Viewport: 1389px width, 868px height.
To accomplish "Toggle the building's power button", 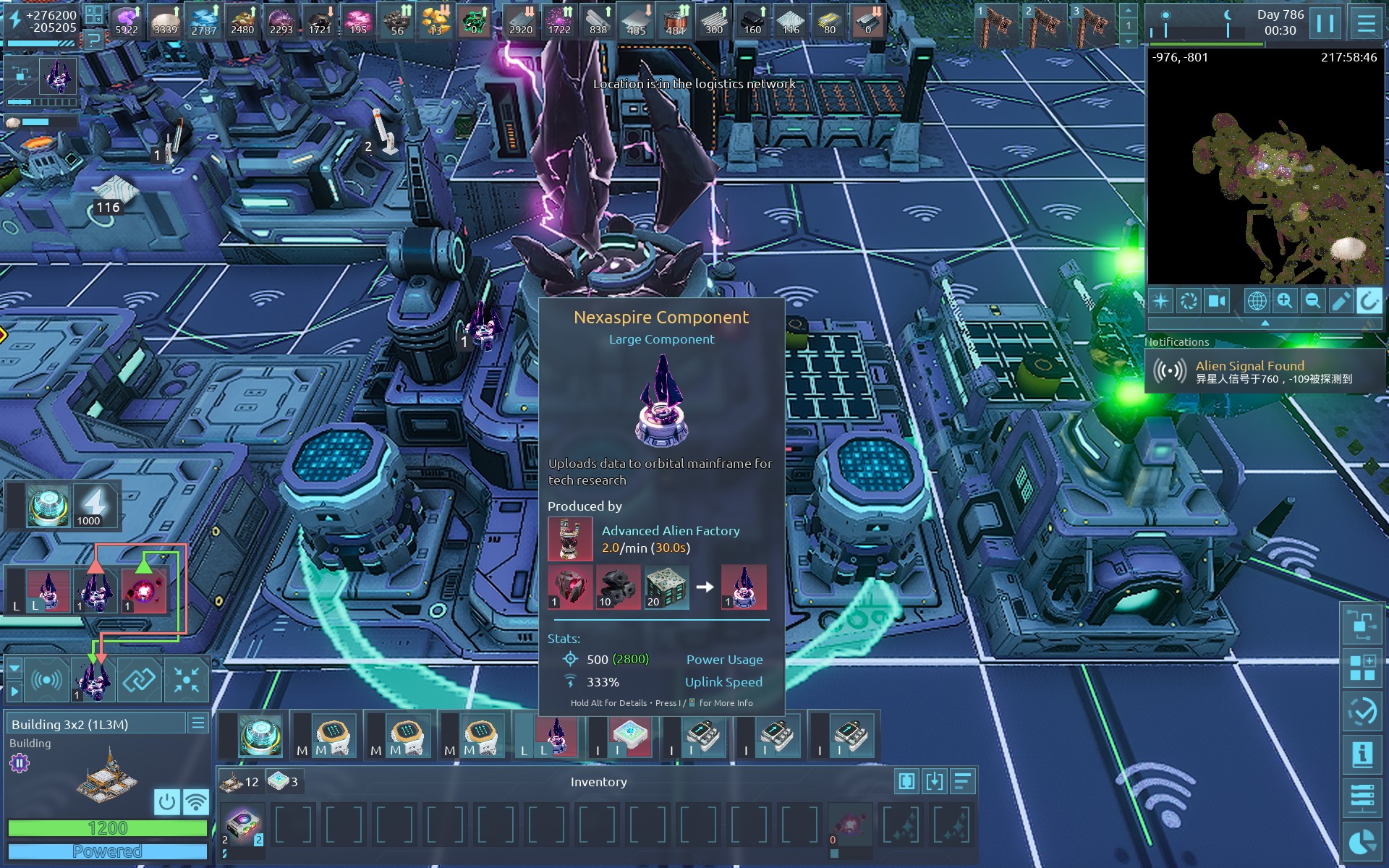I will (166, 801).
